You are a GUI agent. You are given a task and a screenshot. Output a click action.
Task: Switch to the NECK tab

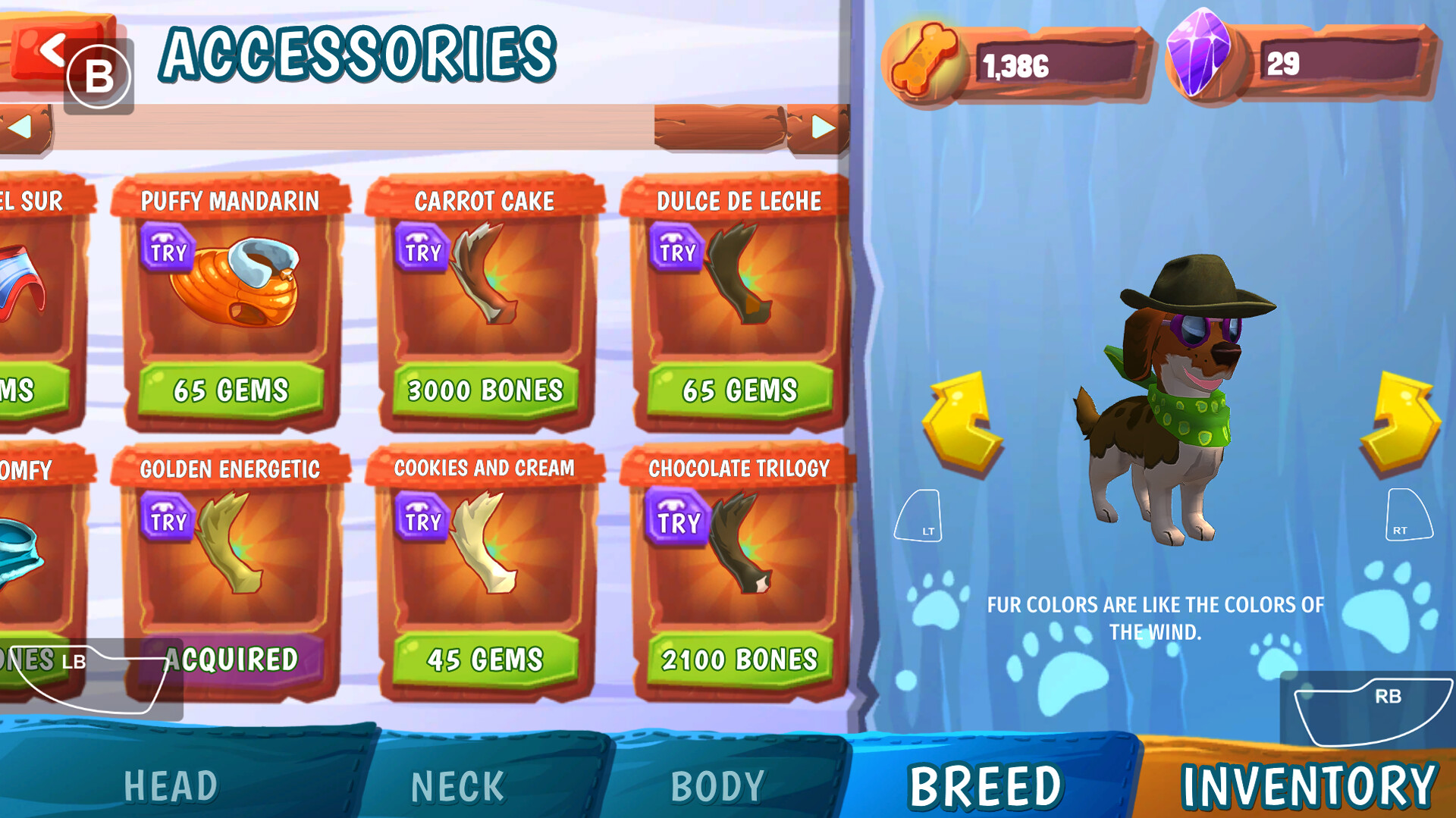tap(456, 785)
